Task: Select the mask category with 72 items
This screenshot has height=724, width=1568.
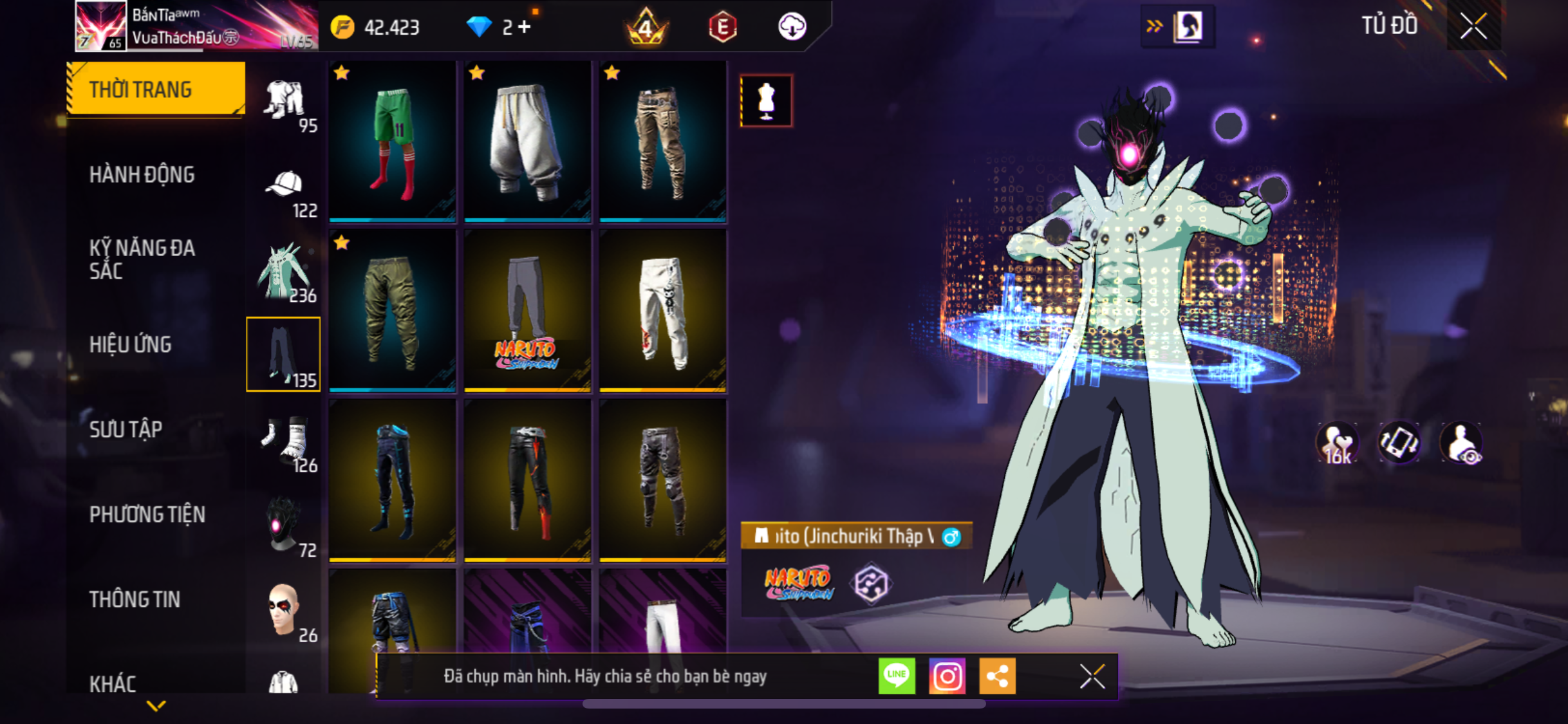Action: pos(284,528)
